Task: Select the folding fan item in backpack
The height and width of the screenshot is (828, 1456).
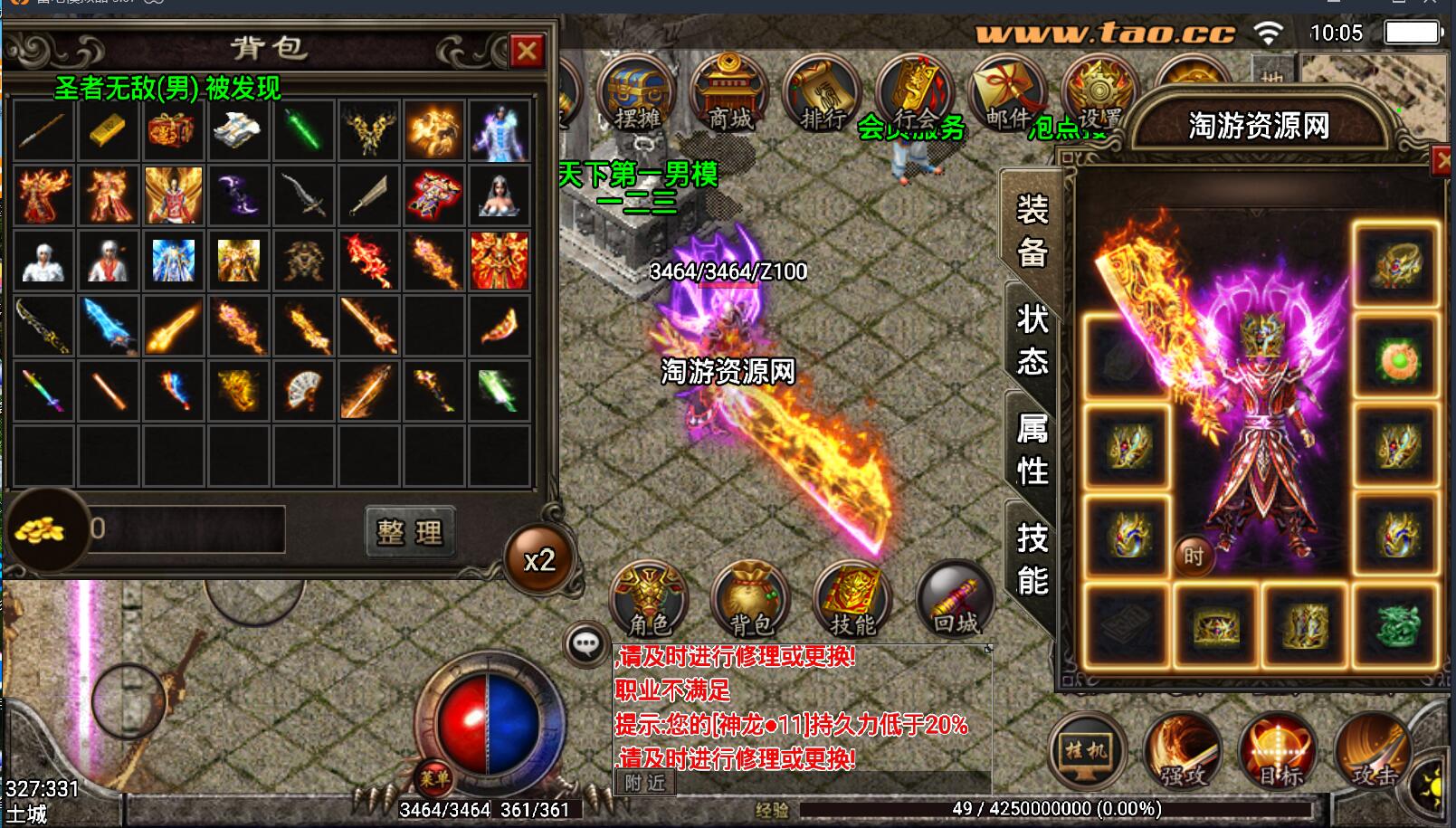Action: coord(303,391)
